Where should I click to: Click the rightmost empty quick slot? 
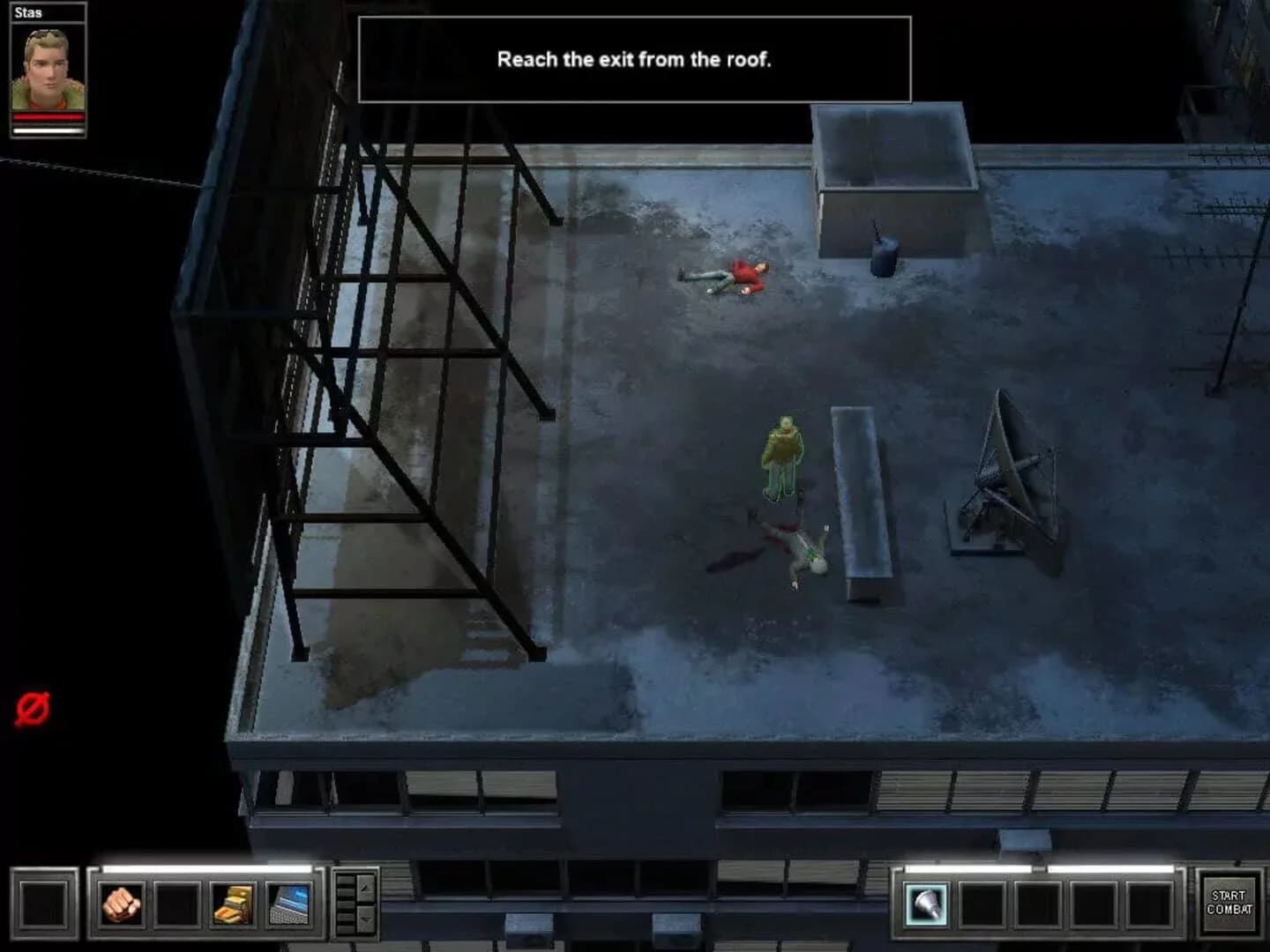coord(1150,904)
